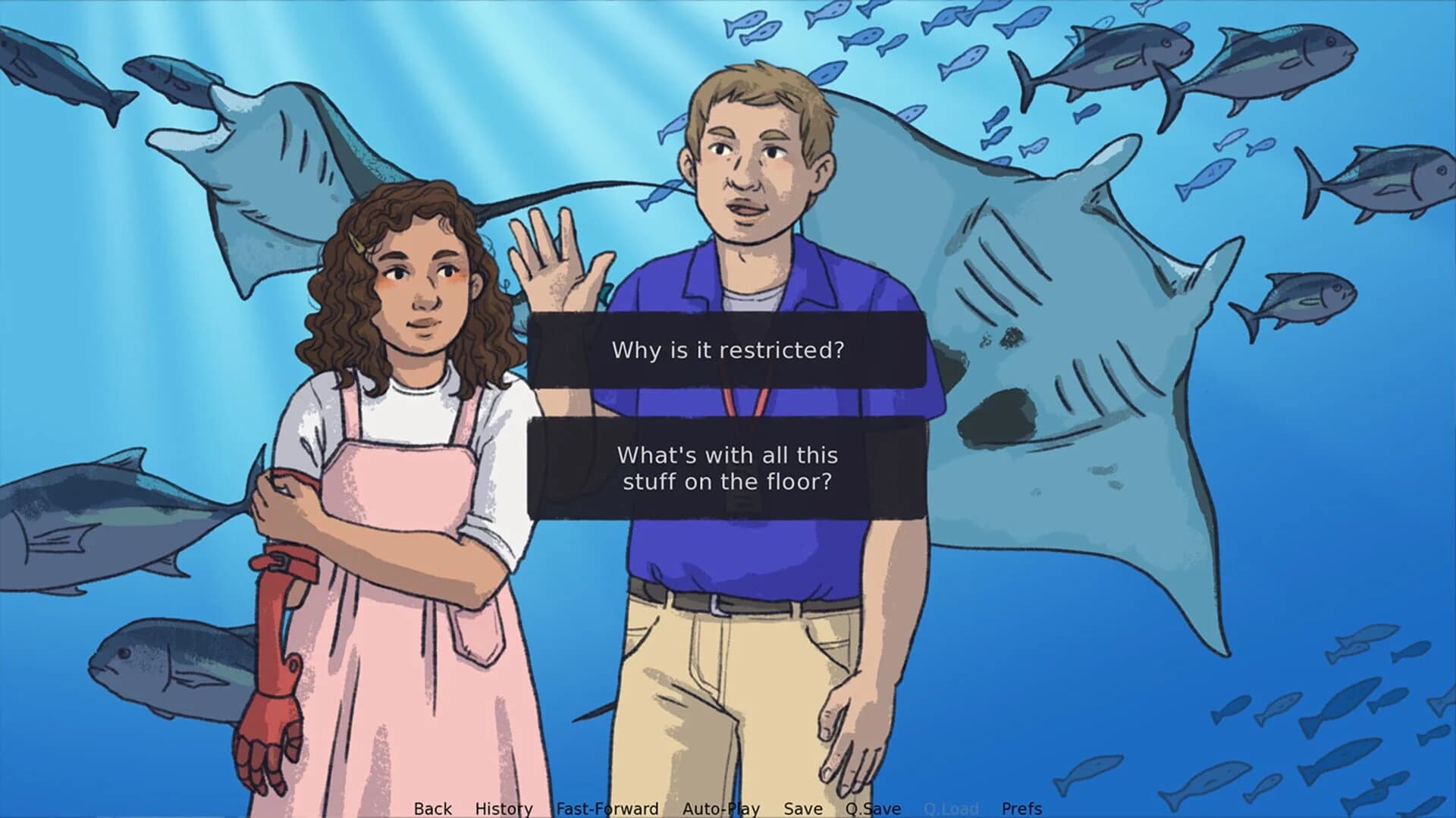Review past dialogue via History
Screen dimensions: 1456x818
point(504,809)
